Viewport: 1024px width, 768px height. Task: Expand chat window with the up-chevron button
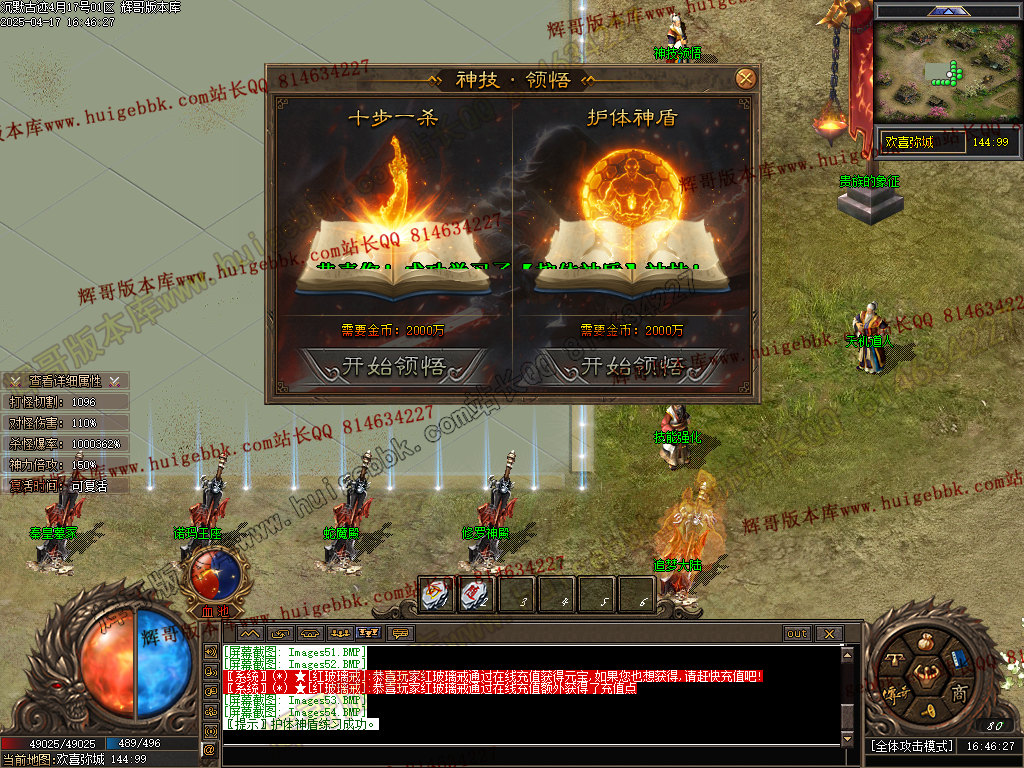click(x=249, y=633)
